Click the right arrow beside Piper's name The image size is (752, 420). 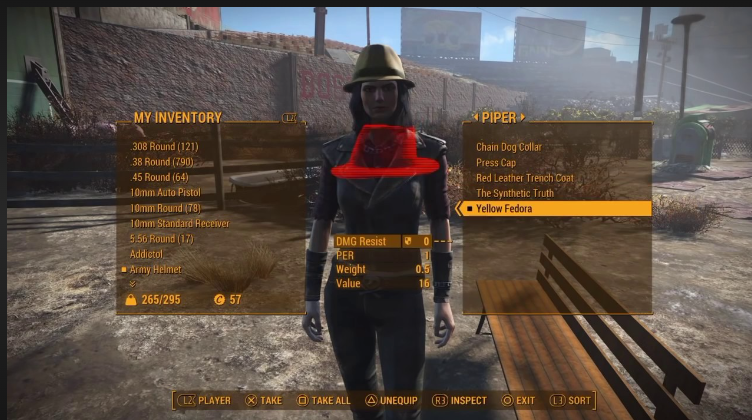pyautogui.click(x=523, y=117)
